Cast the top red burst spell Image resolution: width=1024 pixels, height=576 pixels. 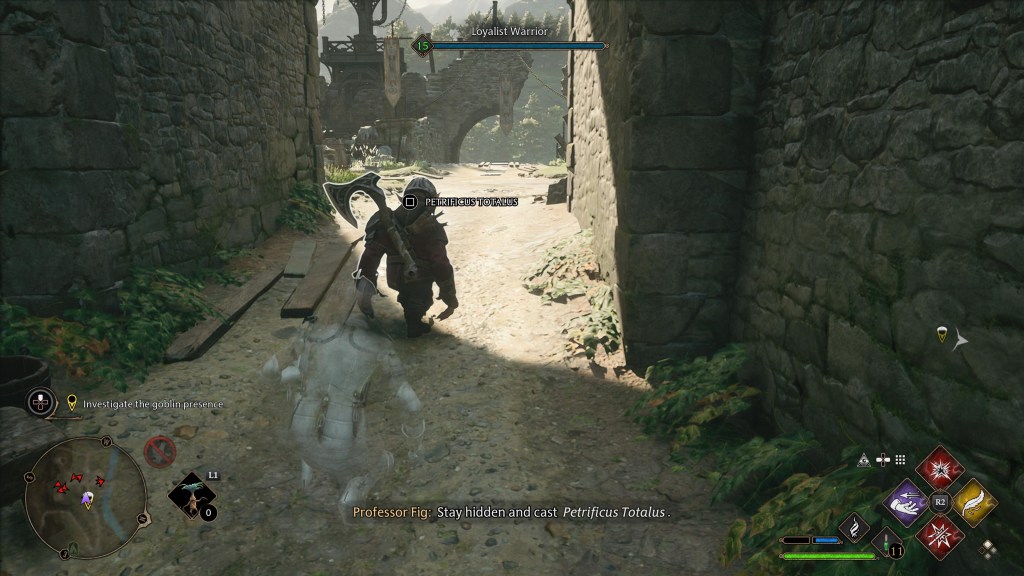tap(940, 468)
